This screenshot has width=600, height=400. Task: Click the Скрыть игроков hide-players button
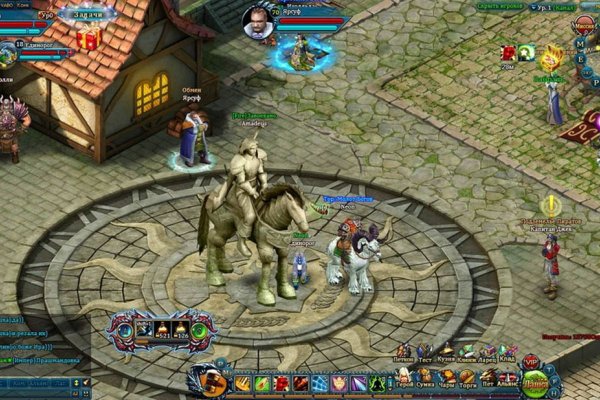pos(500,6)
